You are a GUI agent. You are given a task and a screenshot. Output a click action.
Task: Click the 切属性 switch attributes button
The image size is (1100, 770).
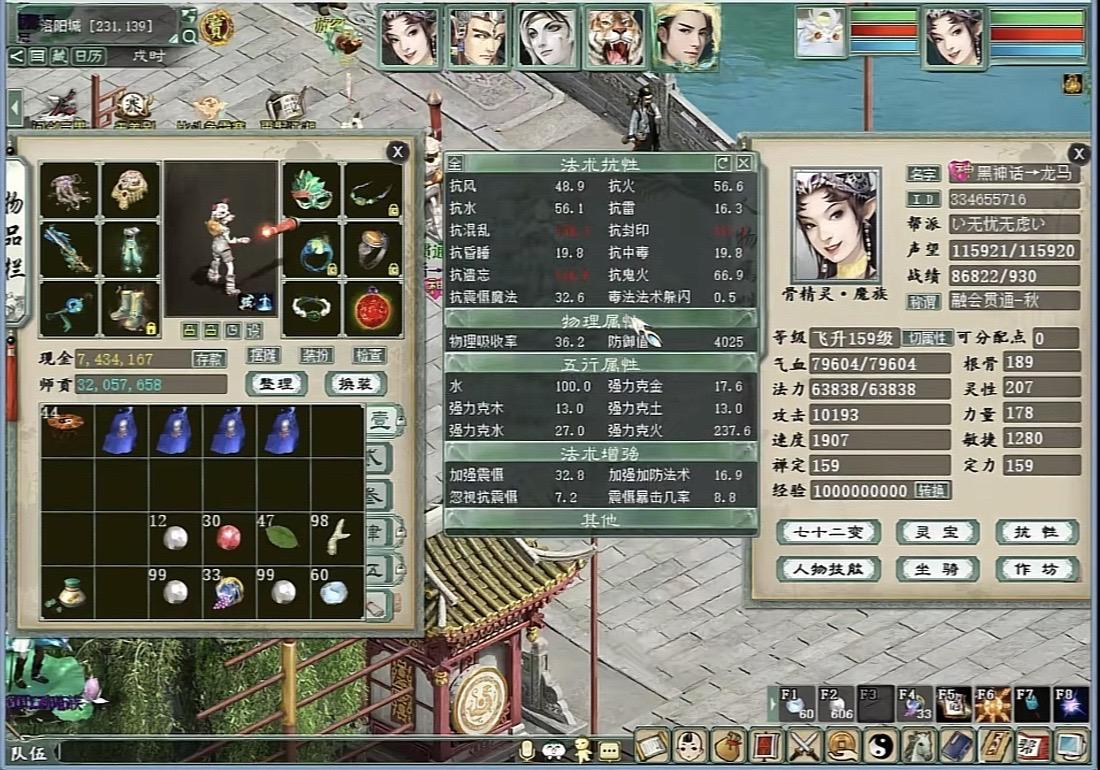pyautogui.click(x=929, y=338)
